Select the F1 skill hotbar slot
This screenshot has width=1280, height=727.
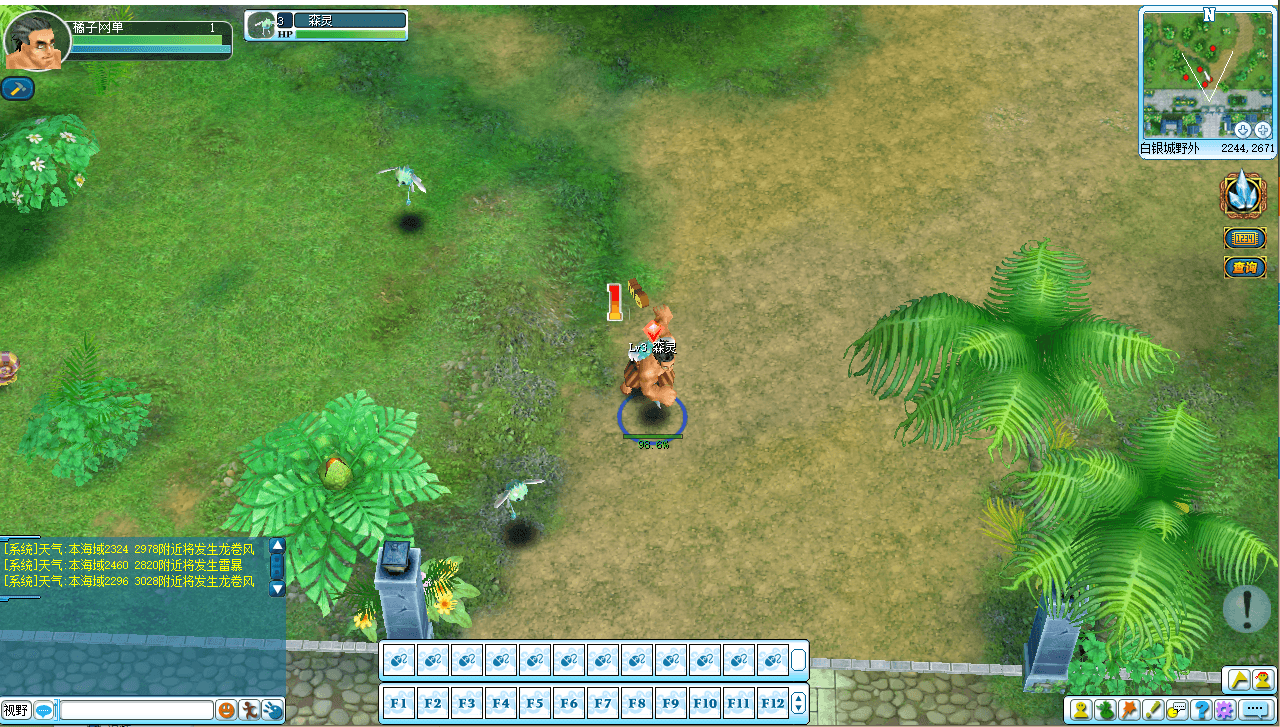399,702
